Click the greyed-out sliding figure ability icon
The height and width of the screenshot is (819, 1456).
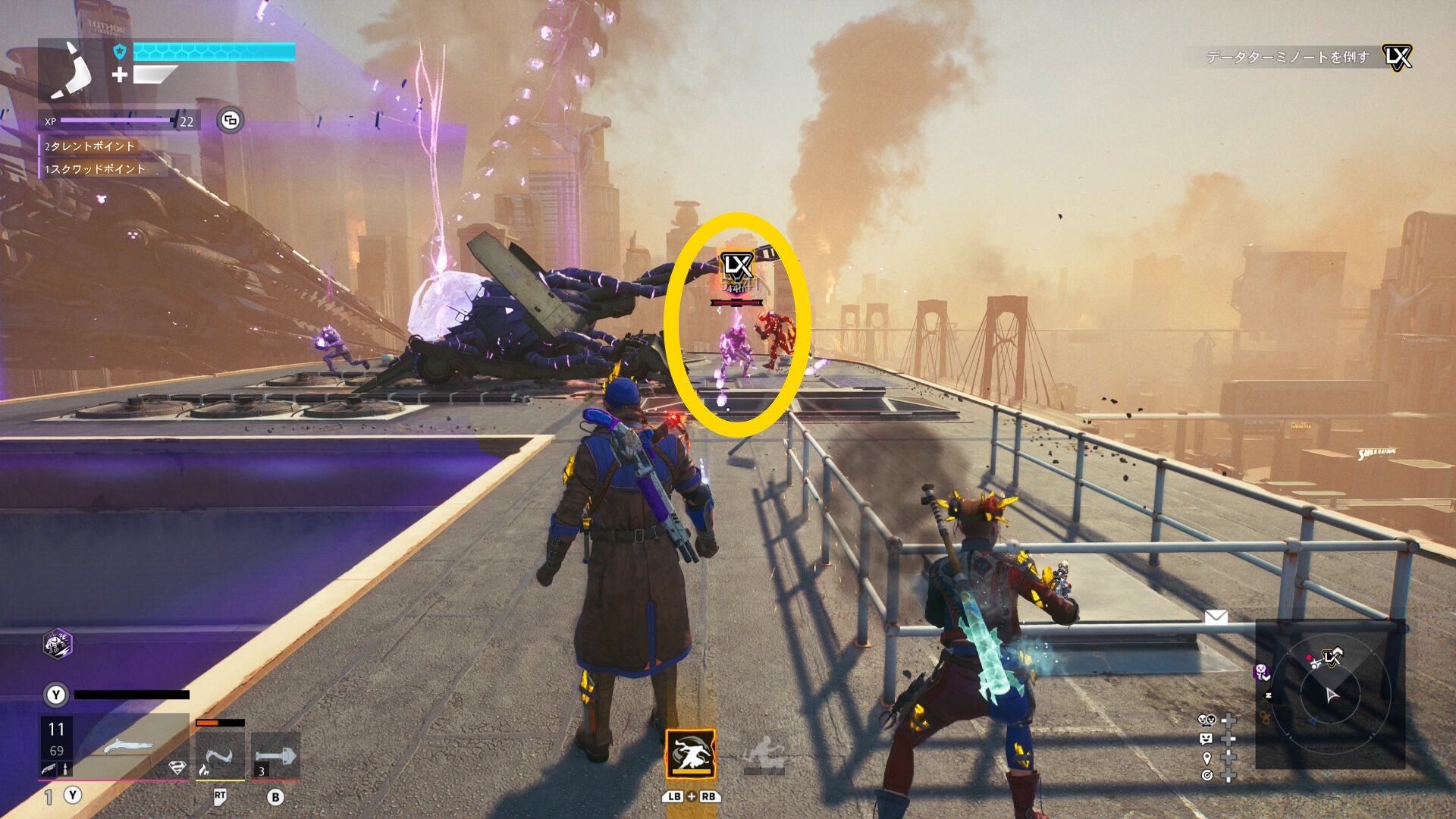(764, 755)
